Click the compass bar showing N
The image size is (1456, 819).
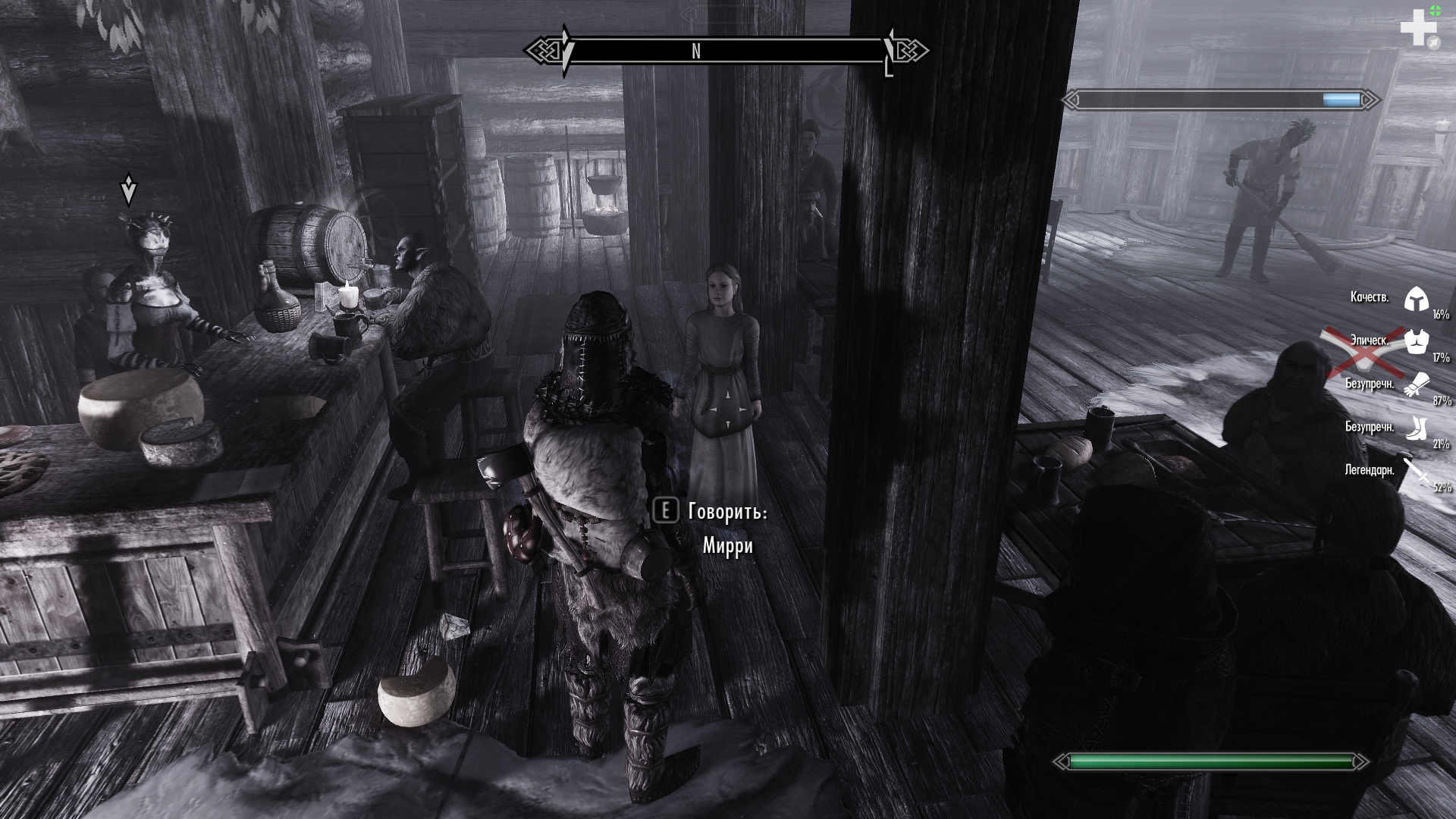click(726, 51)
